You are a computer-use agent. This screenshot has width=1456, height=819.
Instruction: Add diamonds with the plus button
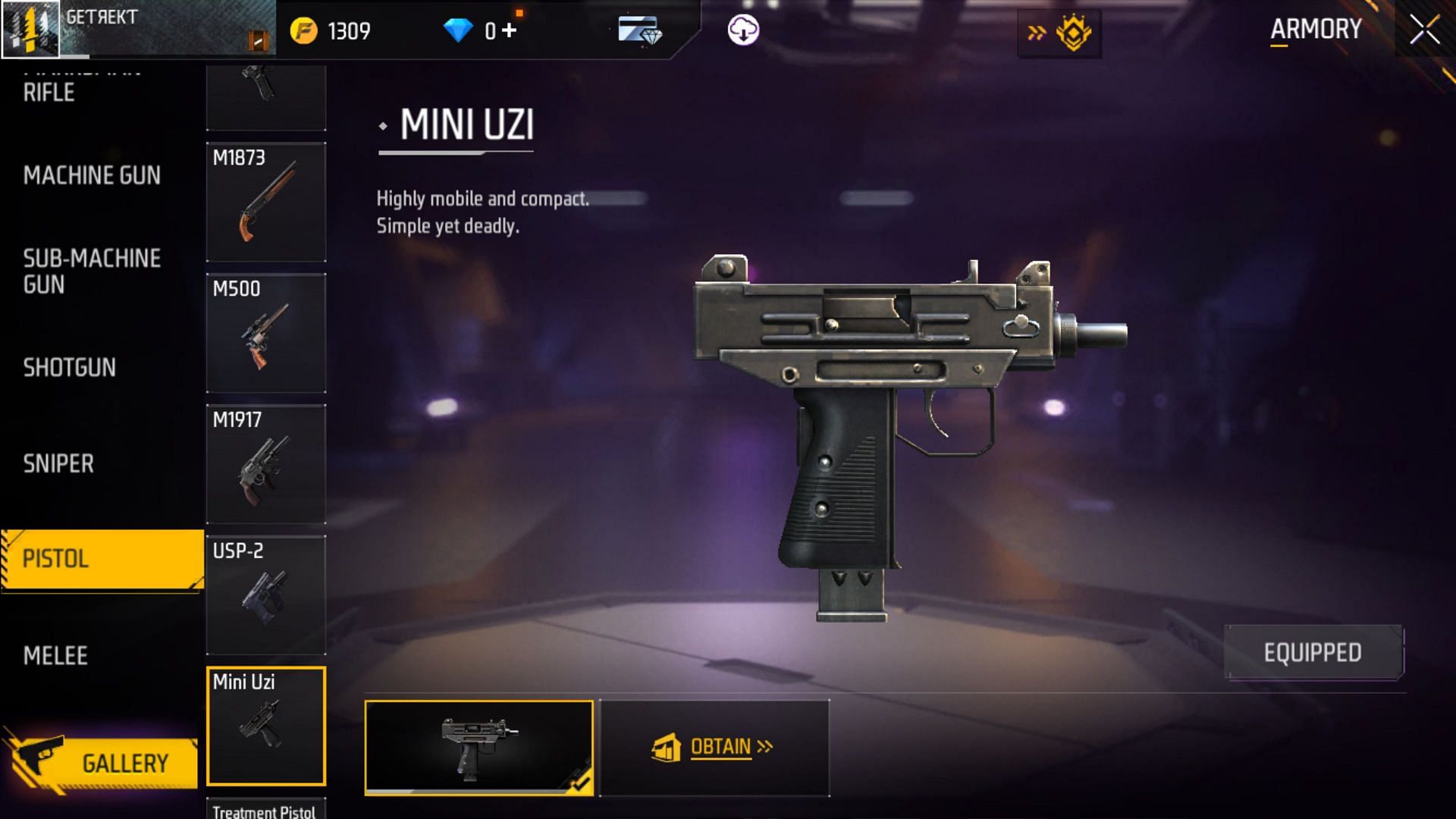coord(509,30)
